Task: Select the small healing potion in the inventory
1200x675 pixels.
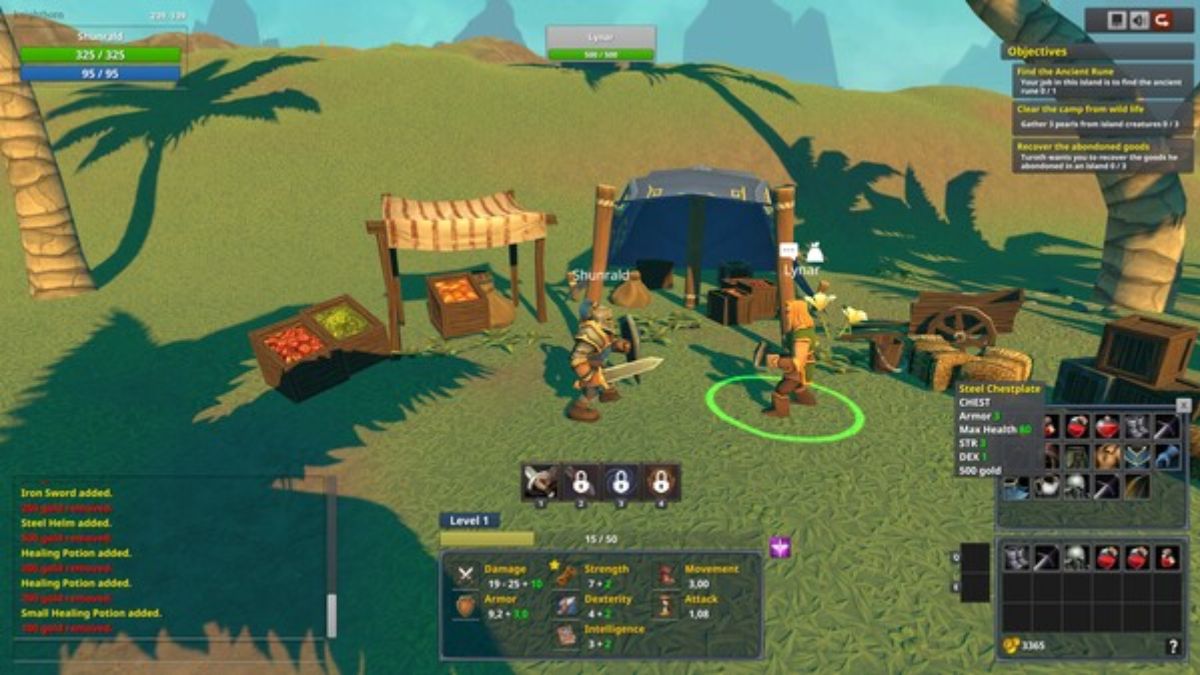Action: coord(1167,558)
